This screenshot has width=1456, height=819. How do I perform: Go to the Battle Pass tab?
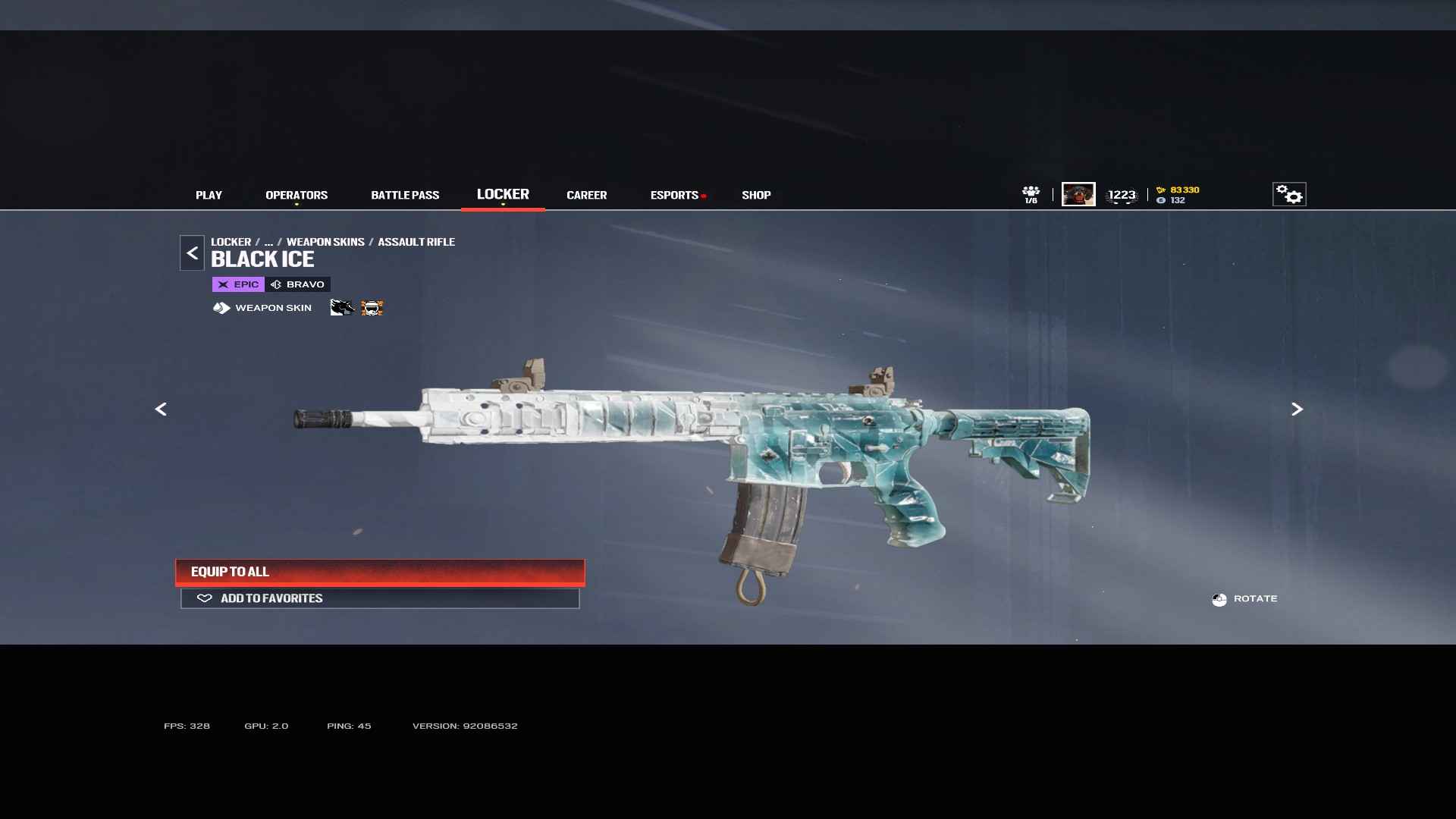pos(405,195)
